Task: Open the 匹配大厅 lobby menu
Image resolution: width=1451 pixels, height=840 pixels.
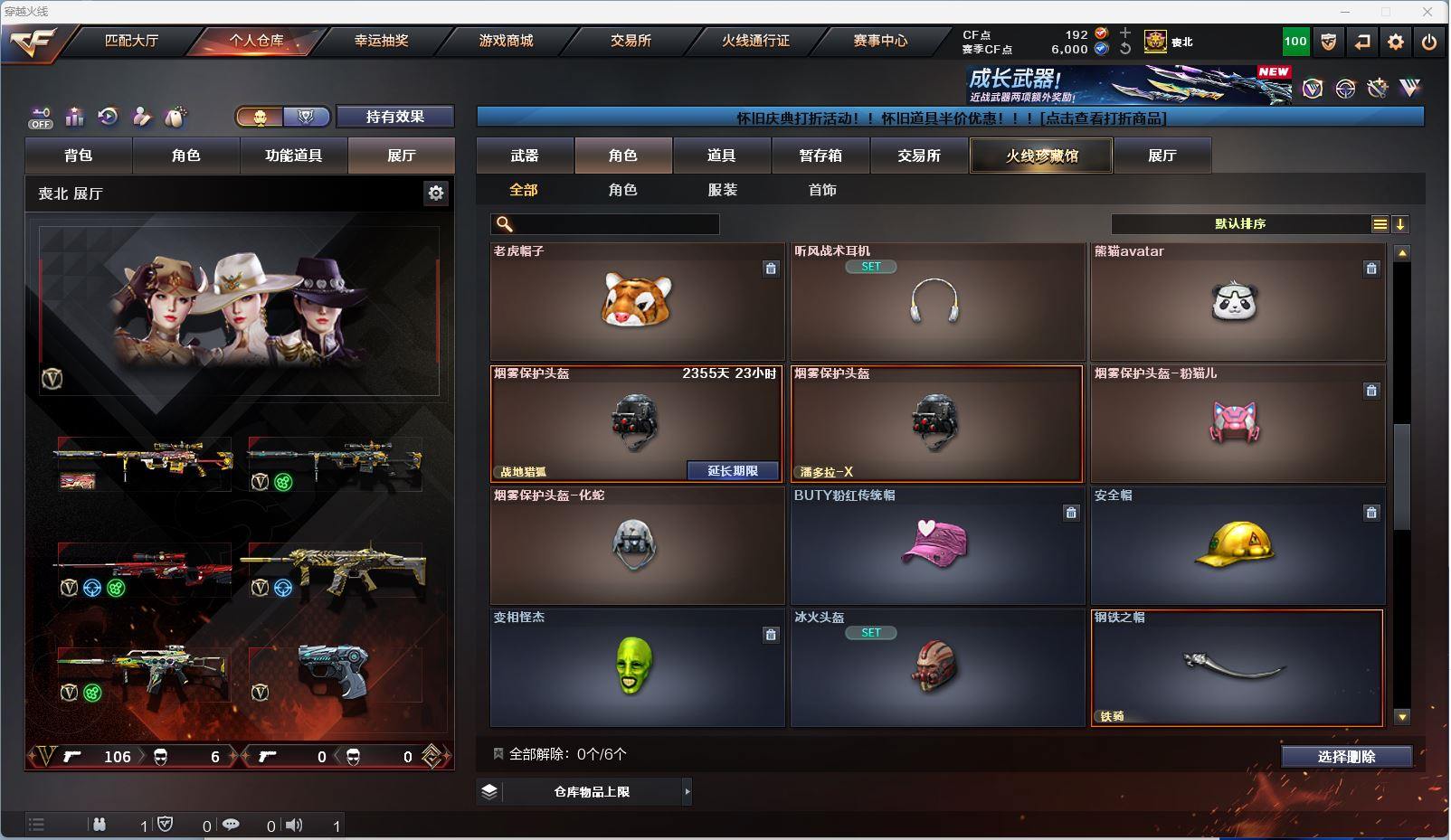Action: [131, 41]
